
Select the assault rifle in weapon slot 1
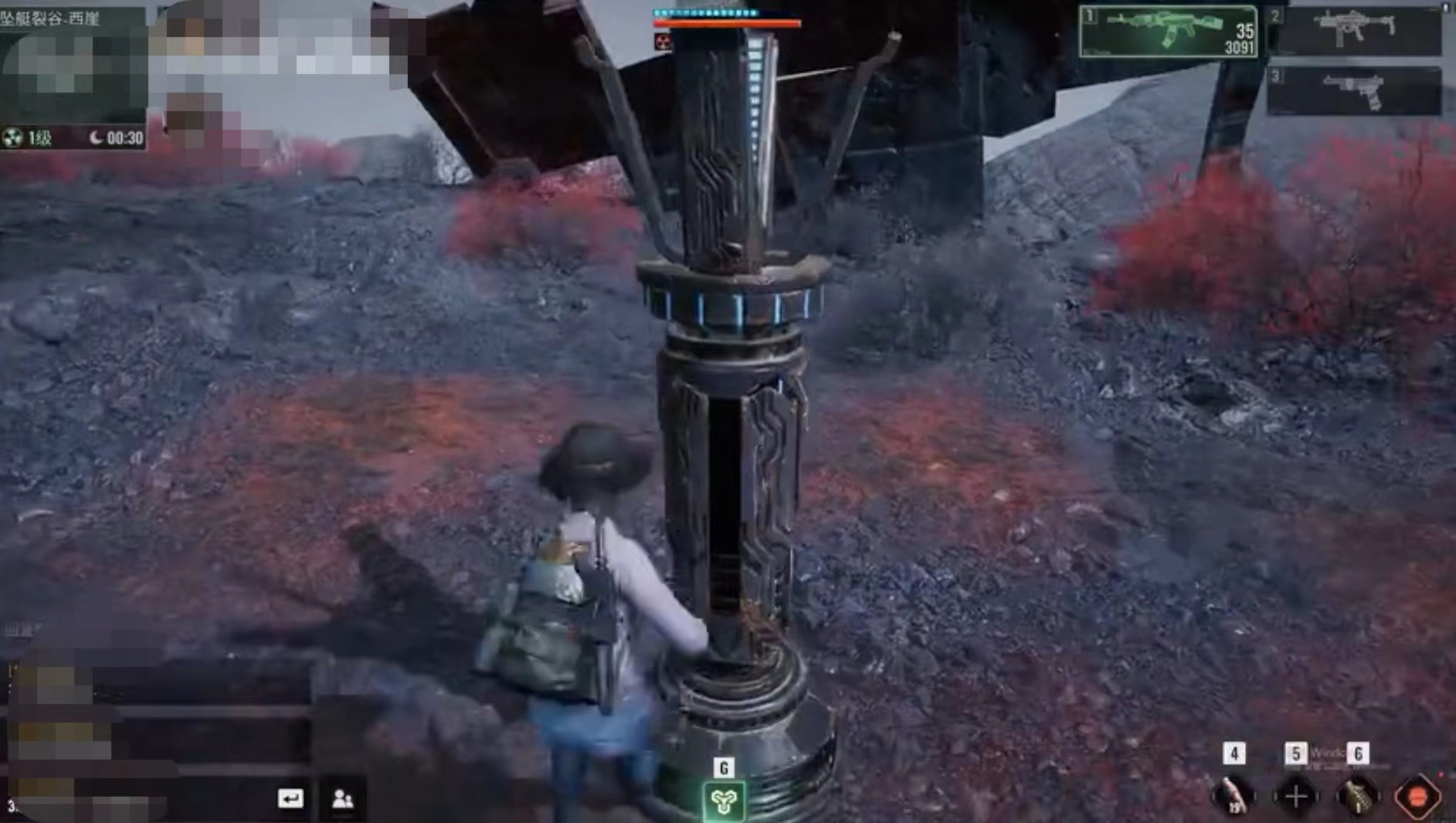[x=1168, y=31]
